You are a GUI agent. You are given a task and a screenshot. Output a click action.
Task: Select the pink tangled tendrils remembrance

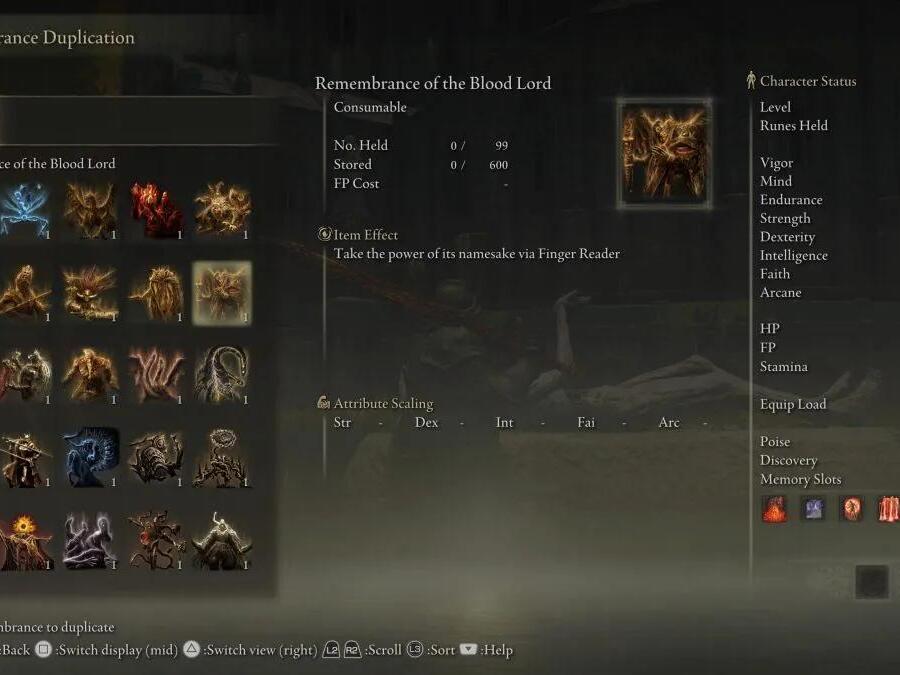pos(156,376)
